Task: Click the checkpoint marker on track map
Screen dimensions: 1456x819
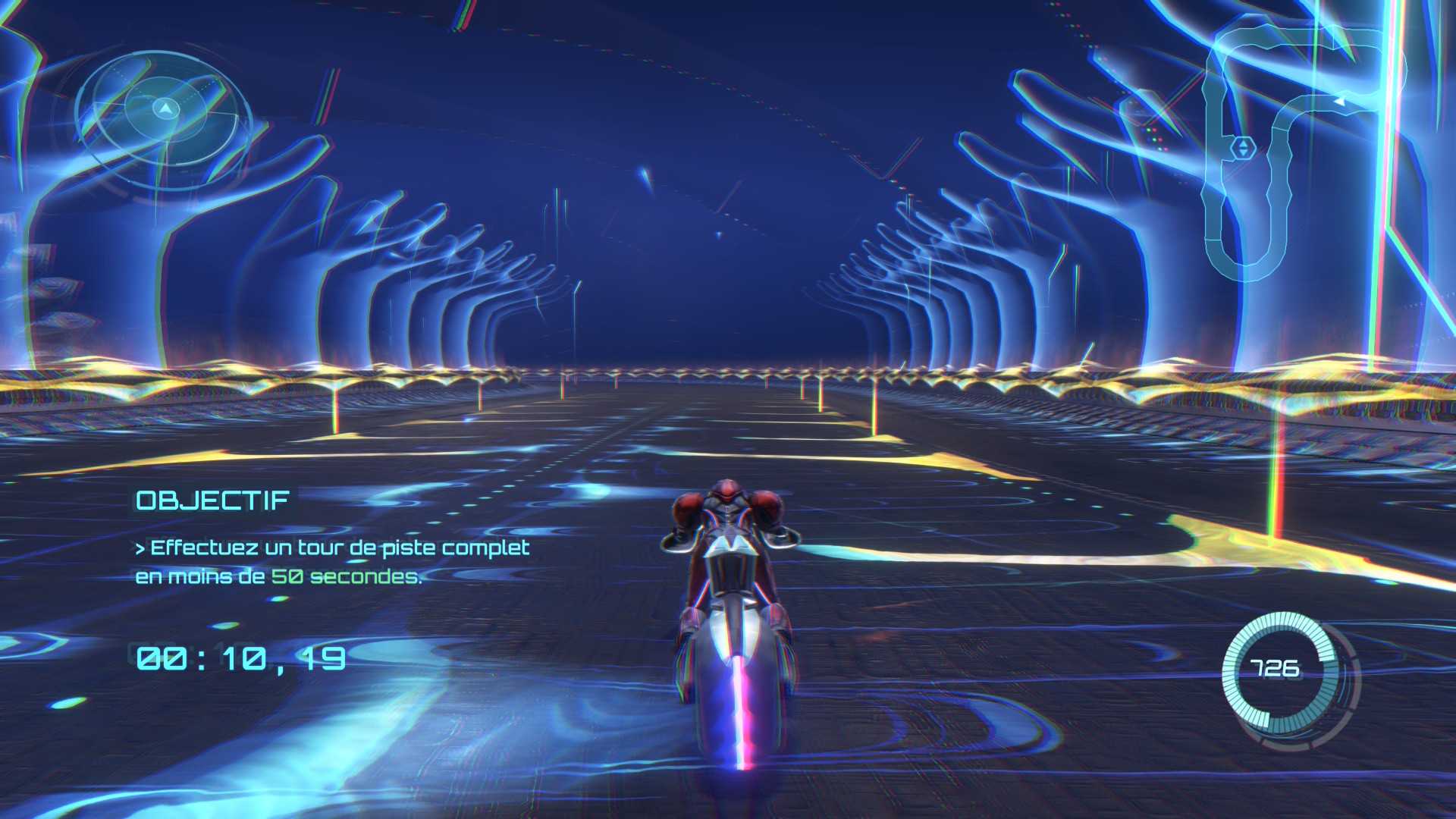Action: pos(1242,148)
